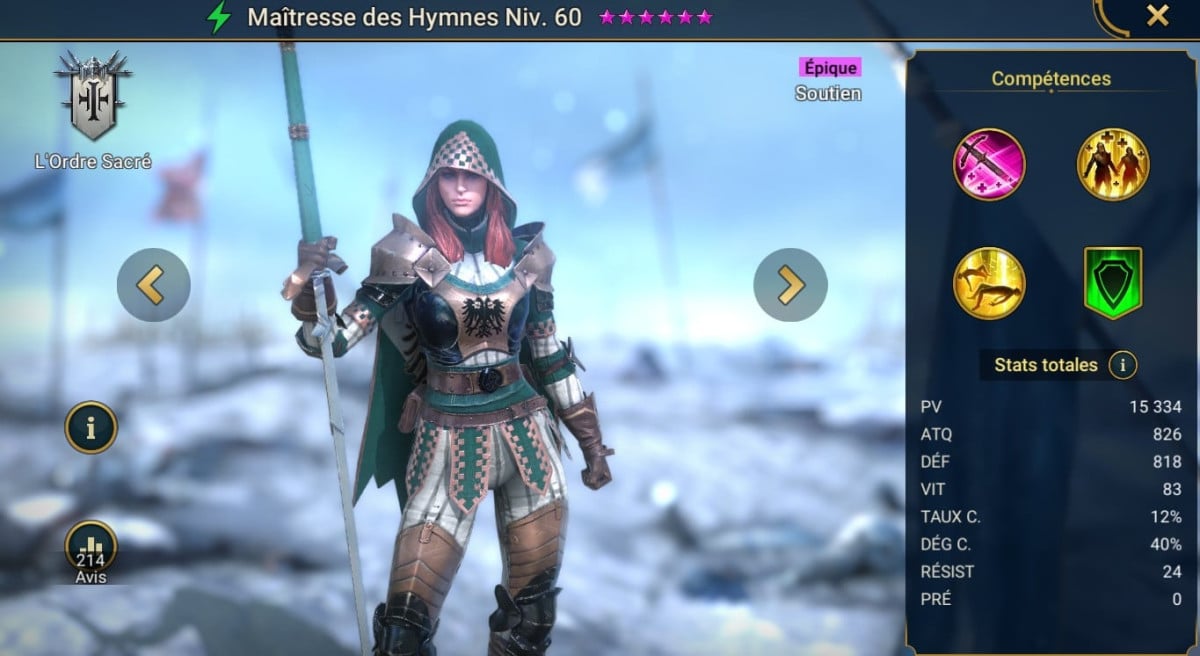Select the green shield aura icon
The image size is (1200, 656).
1112,283
